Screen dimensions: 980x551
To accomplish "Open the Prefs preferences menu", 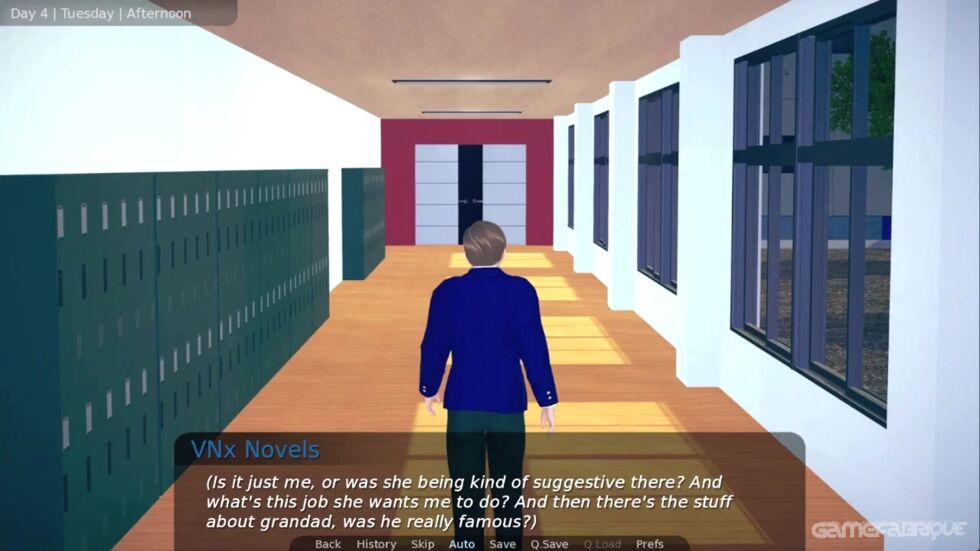I will click(x=649, y=544).
